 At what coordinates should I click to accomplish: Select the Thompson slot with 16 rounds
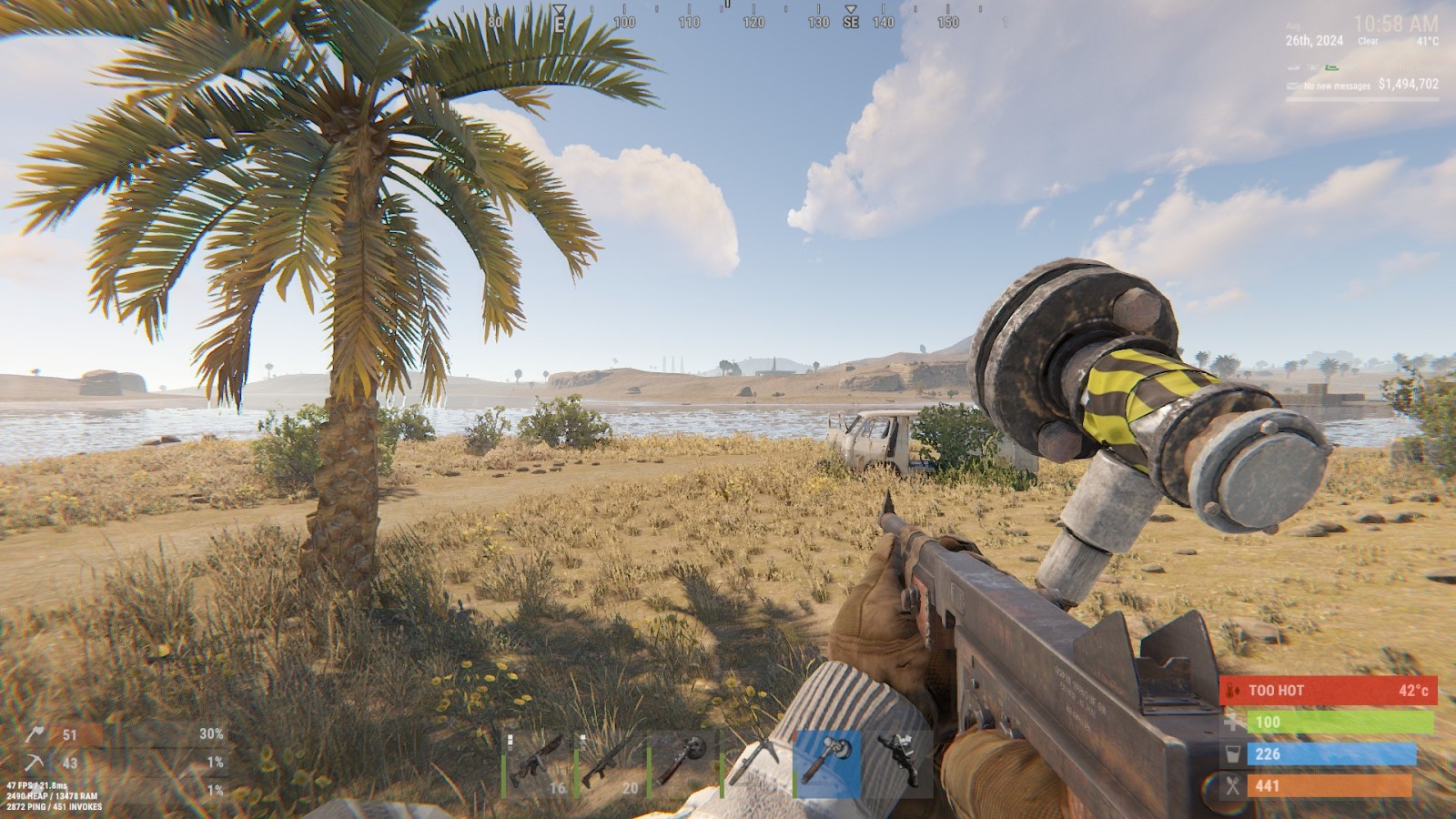(537, 765)
